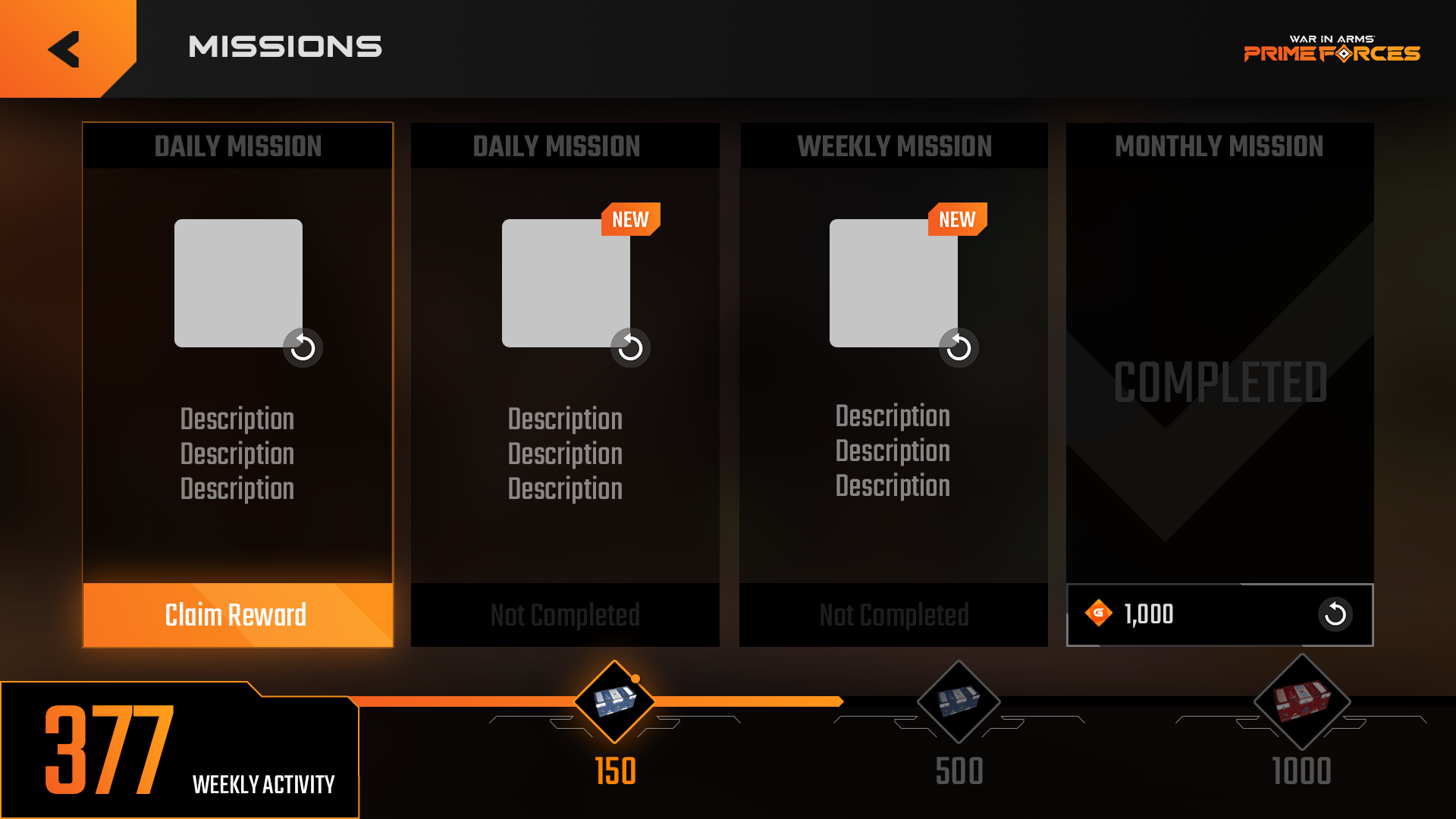This screenshot has width=1456, height=819.
Task: Click the first Daily Mission card header
Action: [237, 146]
